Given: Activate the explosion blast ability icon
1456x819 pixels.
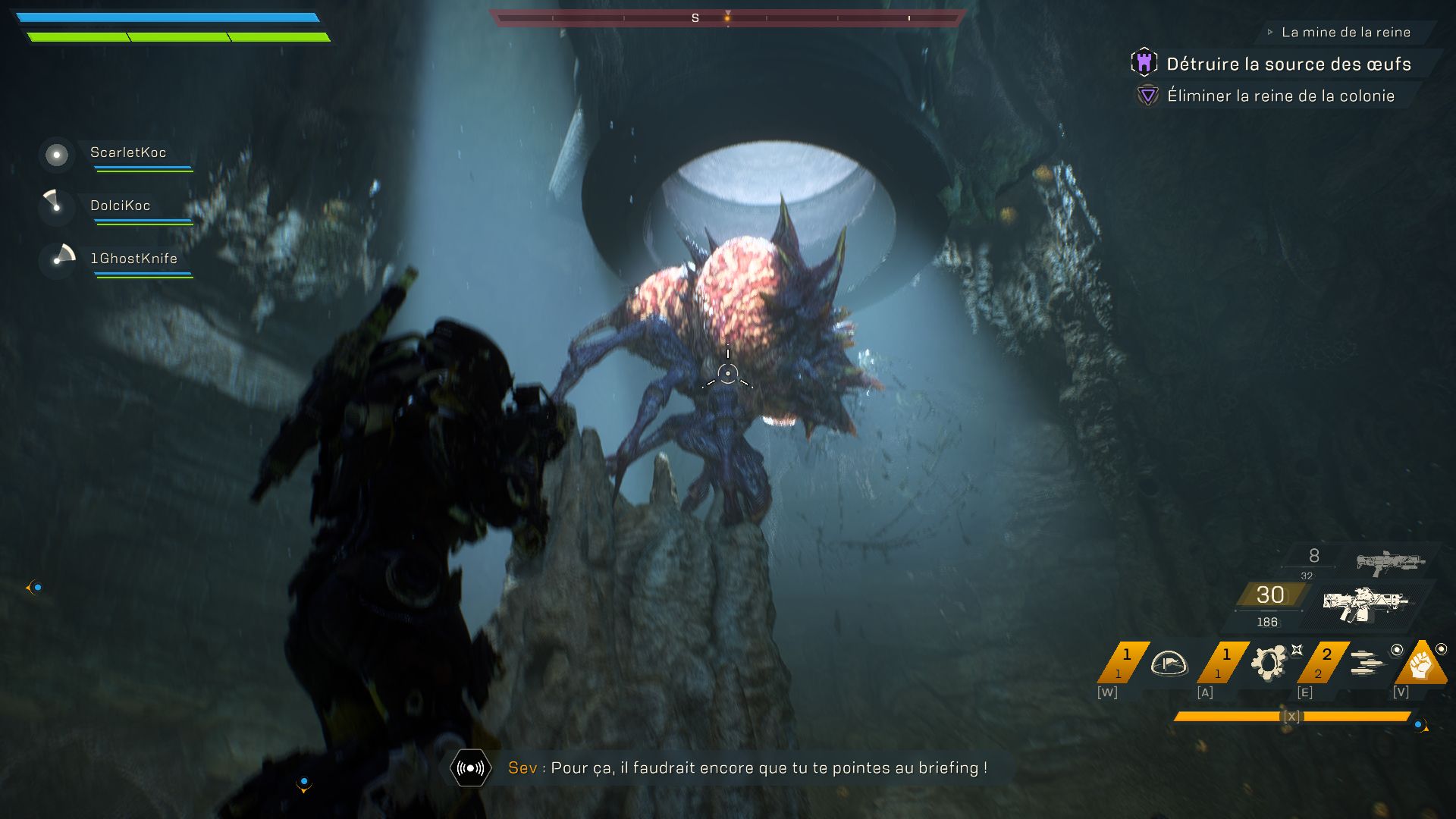Looking at the screenshot, I should (x=1269, y=663).
